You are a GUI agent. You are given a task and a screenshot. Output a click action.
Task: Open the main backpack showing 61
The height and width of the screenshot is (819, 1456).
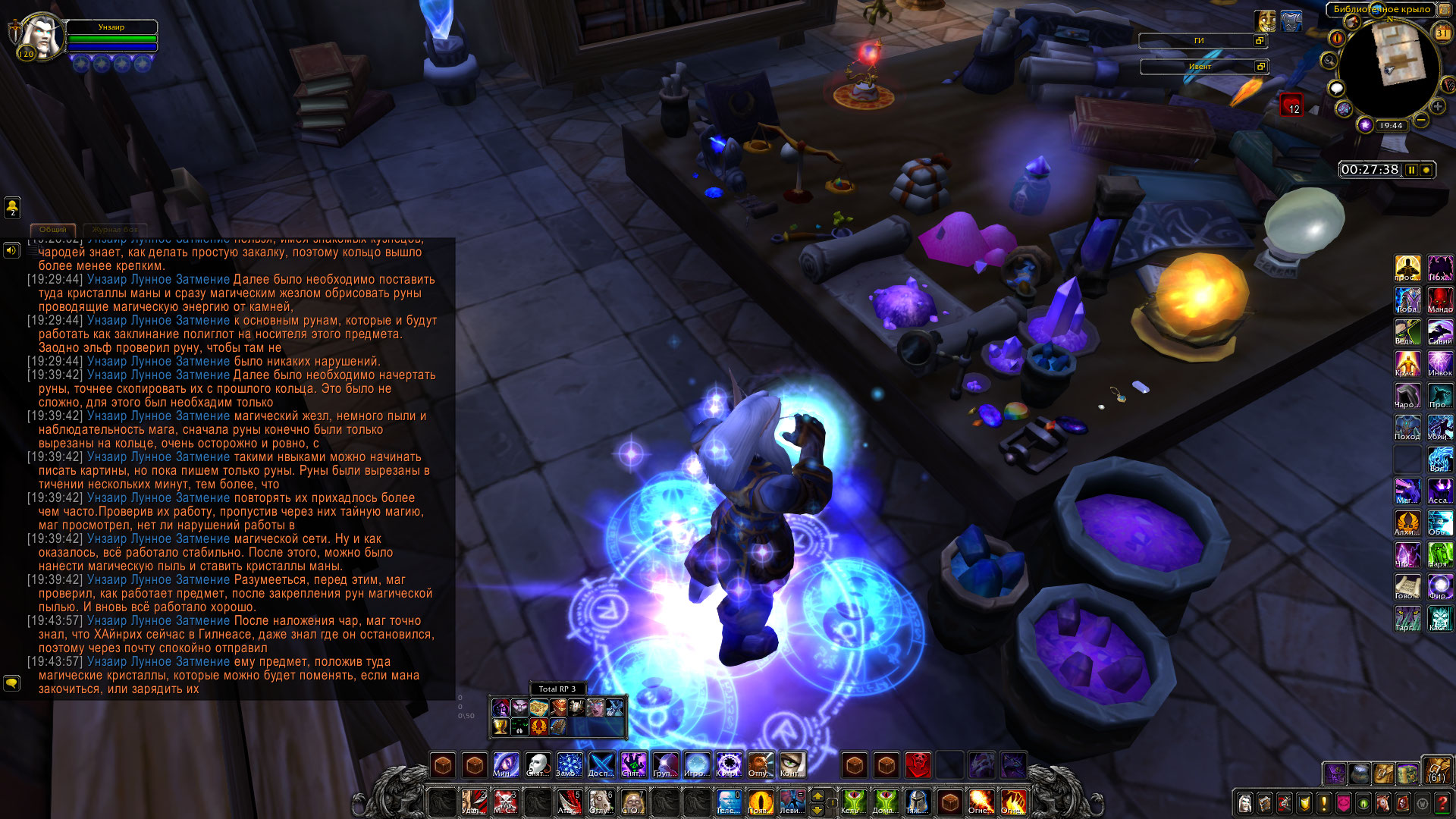click(1436, 770)
